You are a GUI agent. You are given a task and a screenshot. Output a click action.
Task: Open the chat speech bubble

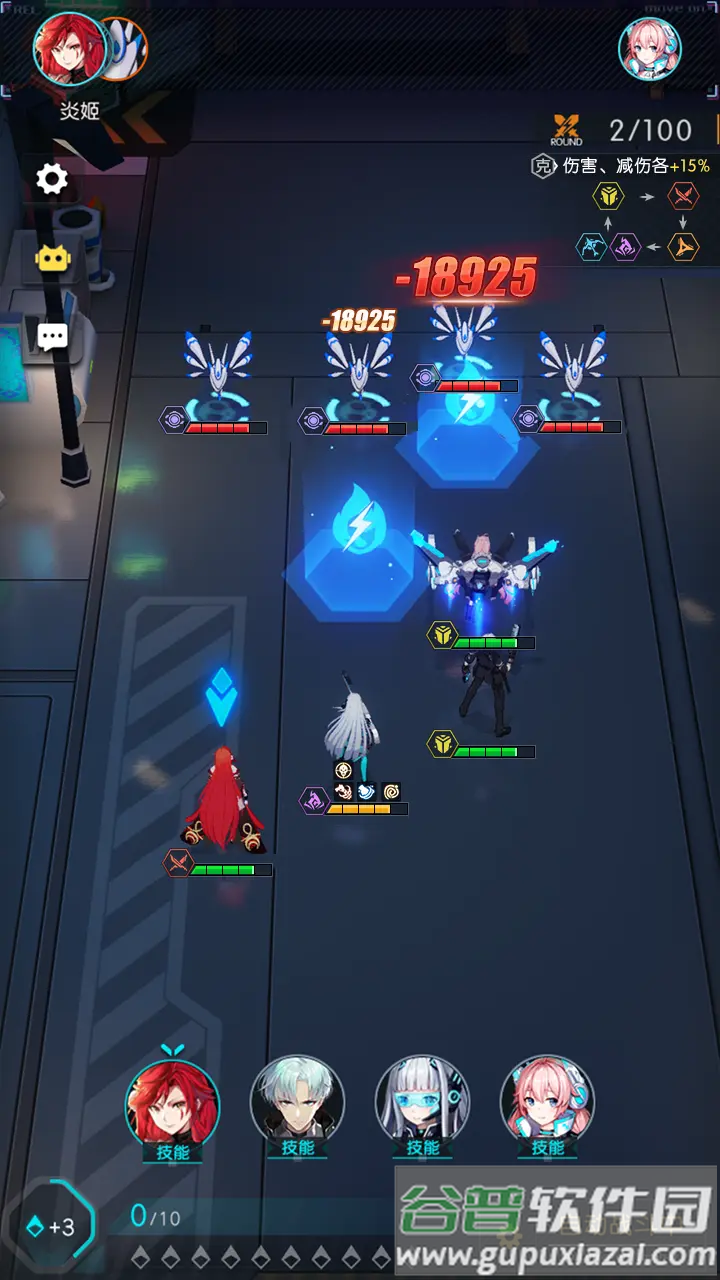[52, 335]
